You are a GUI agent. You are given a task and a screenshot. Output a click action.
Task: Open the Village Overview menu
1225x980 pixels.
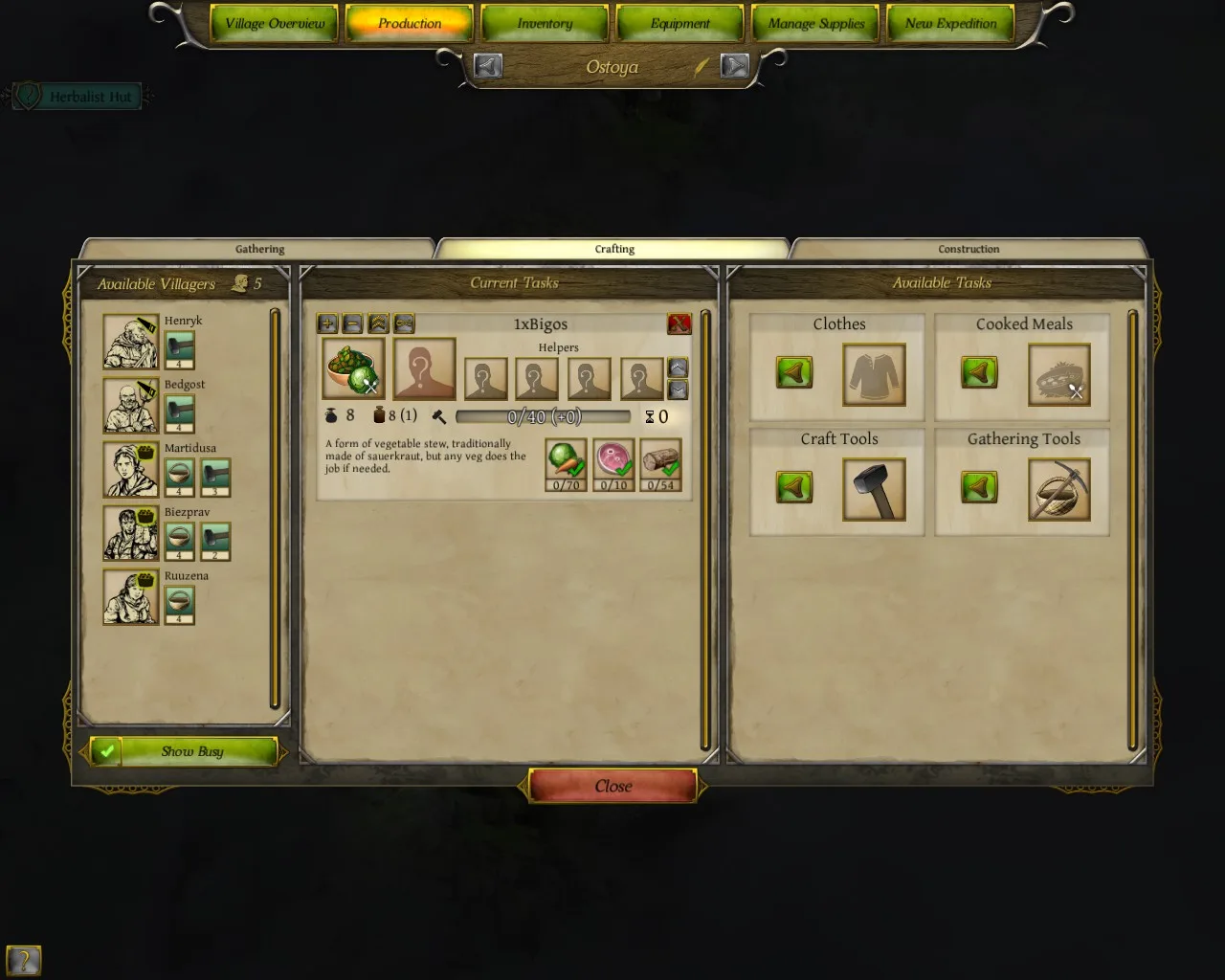click(x=275, y=24)
